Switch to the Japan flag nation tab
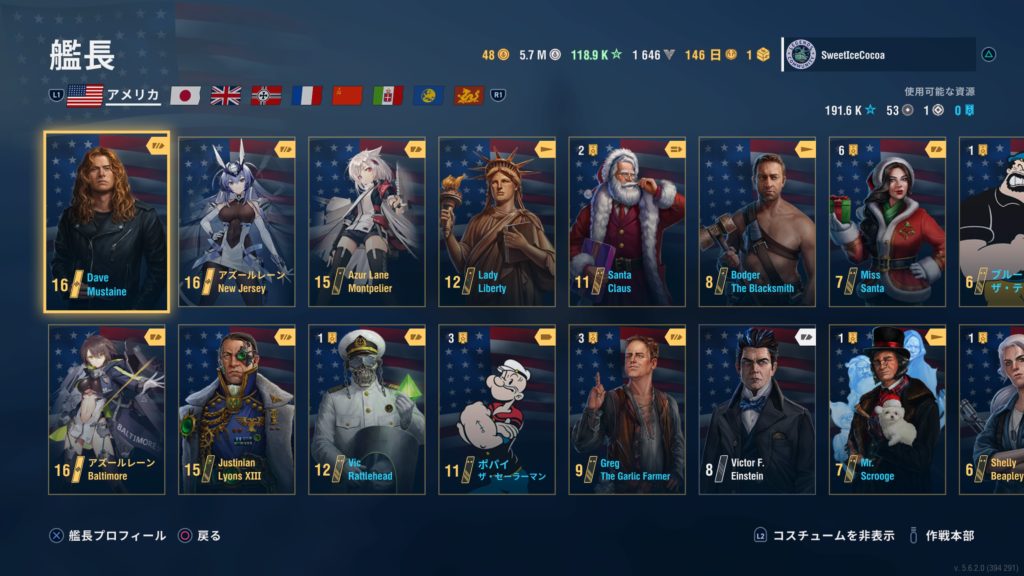Viewport: 1024px width, 576px height. tap(186, 95)
